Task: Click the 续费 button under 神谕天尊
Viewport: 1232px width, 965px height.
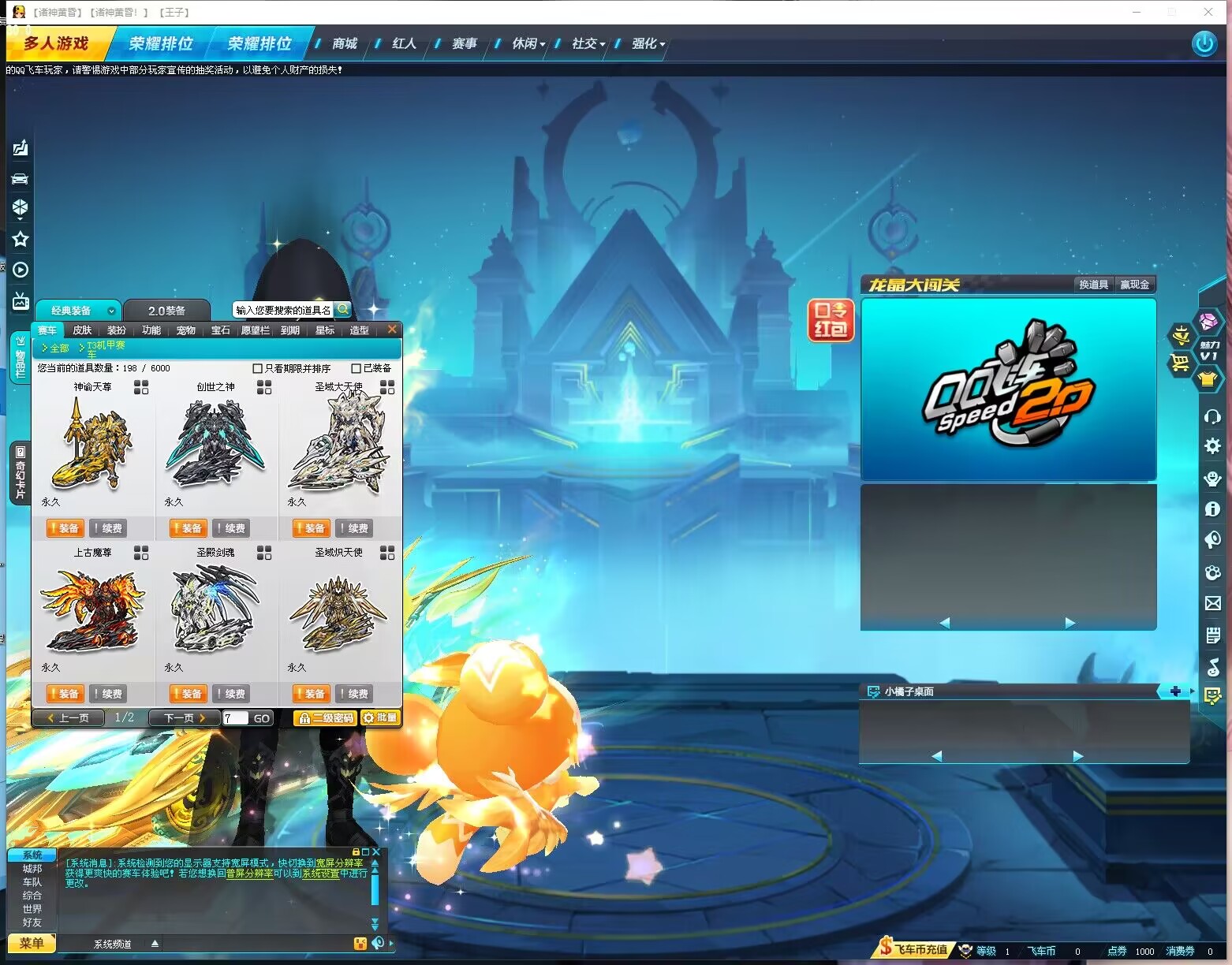Action: tap(110, 528)
